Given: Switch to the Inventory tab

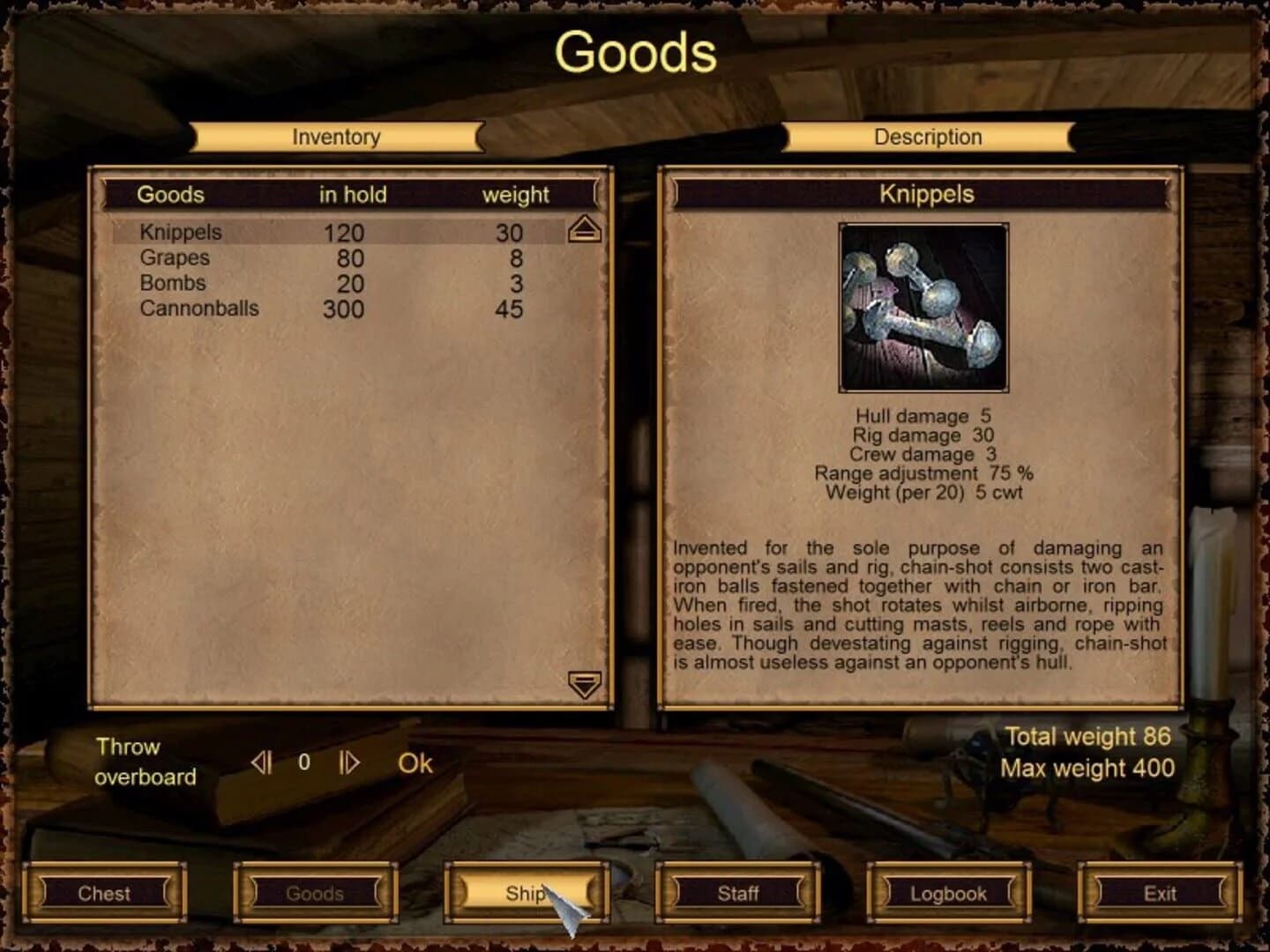Looking at the screenshot, I should tap(336, 137).
